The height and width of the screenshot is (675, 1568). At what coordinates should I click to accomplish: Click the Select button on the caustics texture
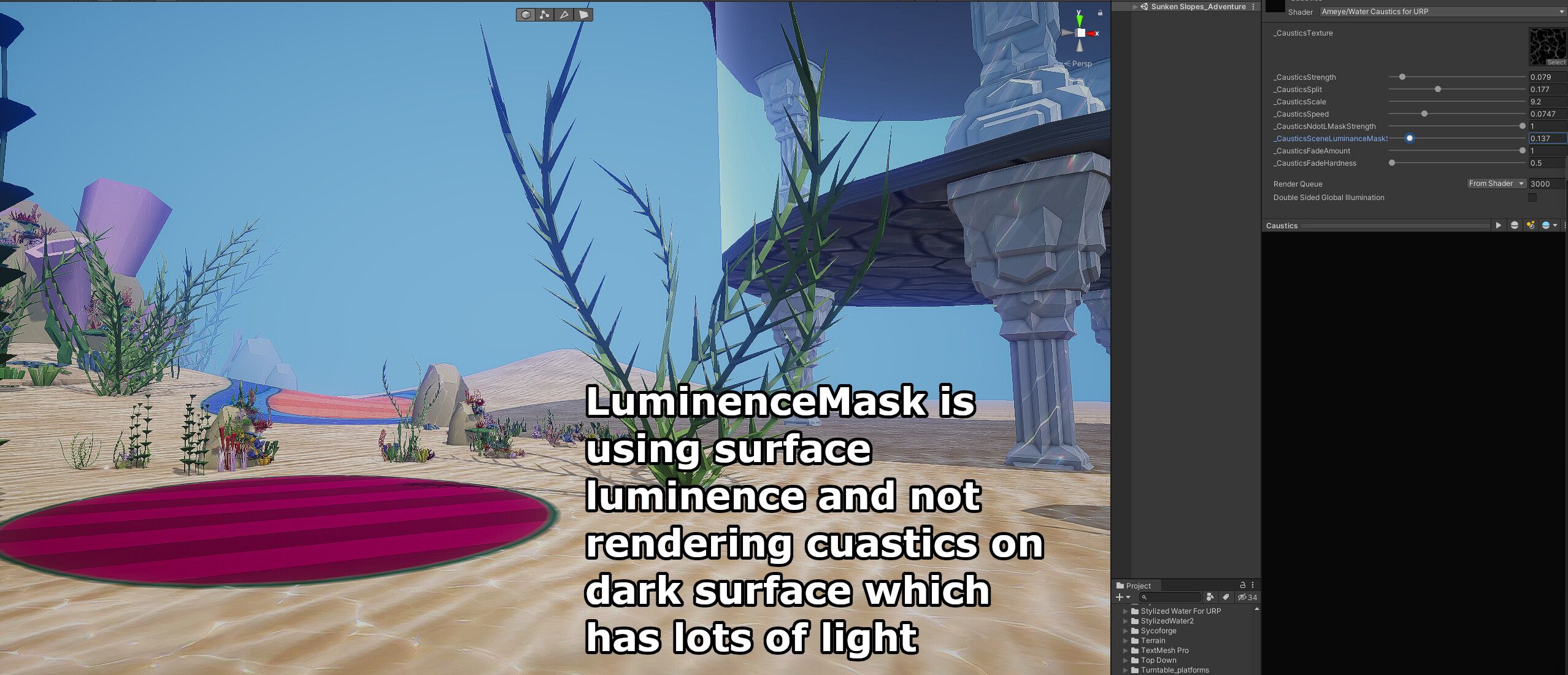pos(1557,62)
